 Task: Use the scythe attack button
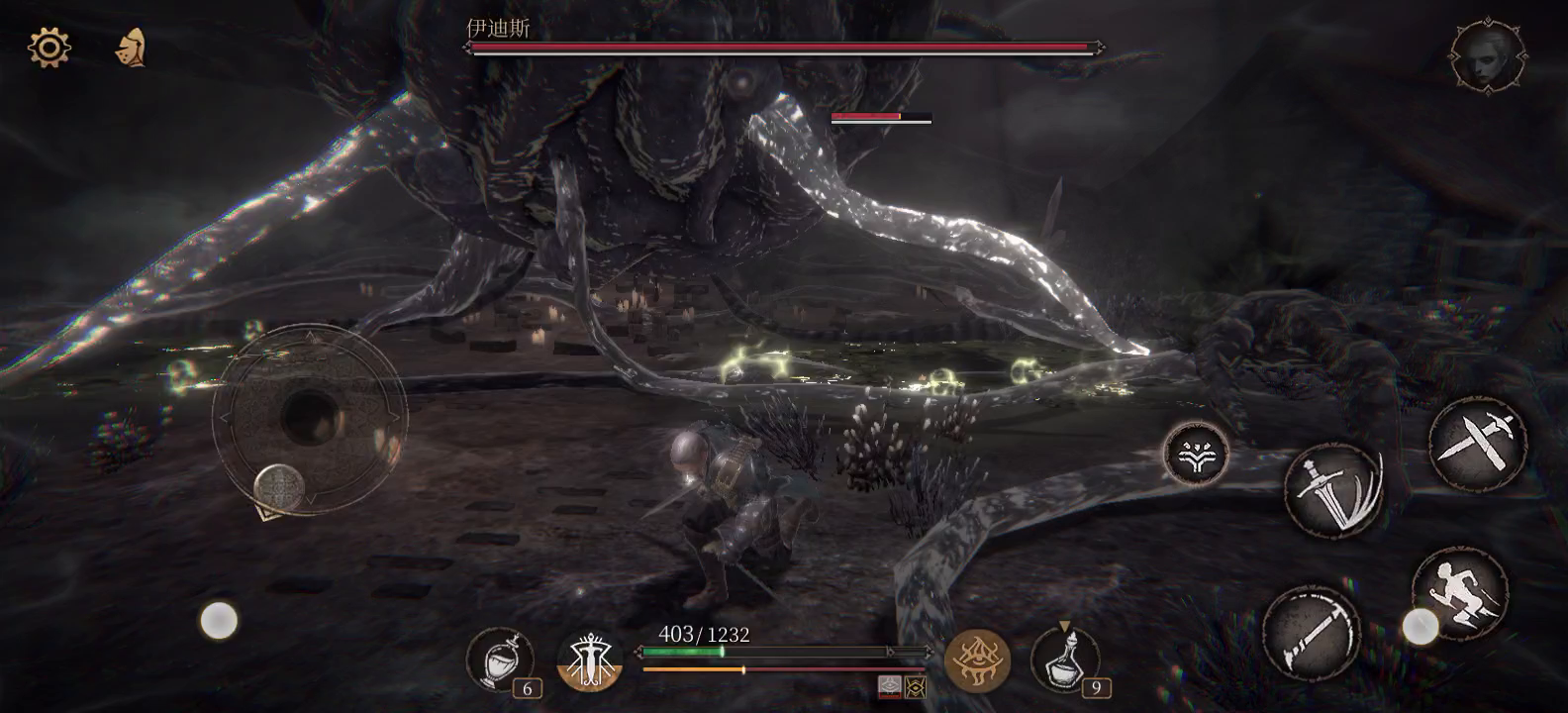[x=1311, y=634]
